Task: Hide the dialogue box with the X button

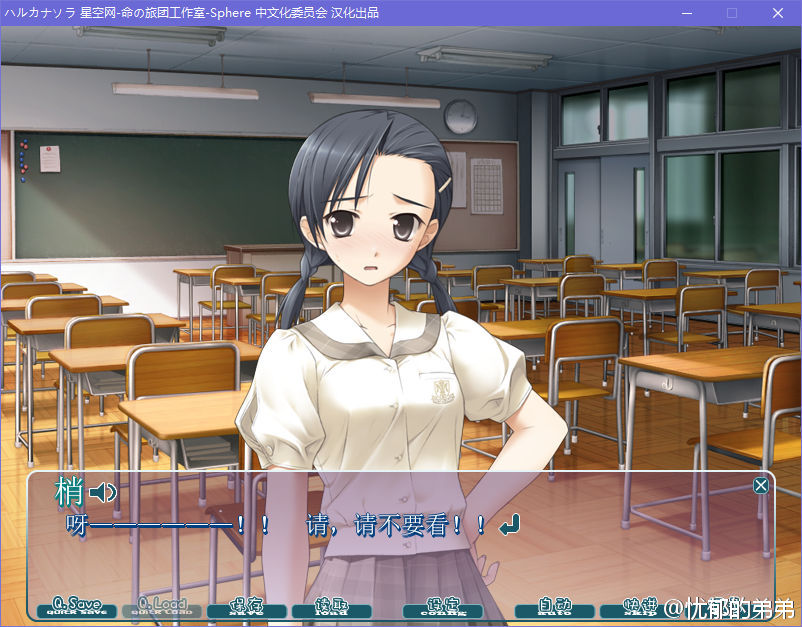Action: point(761,486)
